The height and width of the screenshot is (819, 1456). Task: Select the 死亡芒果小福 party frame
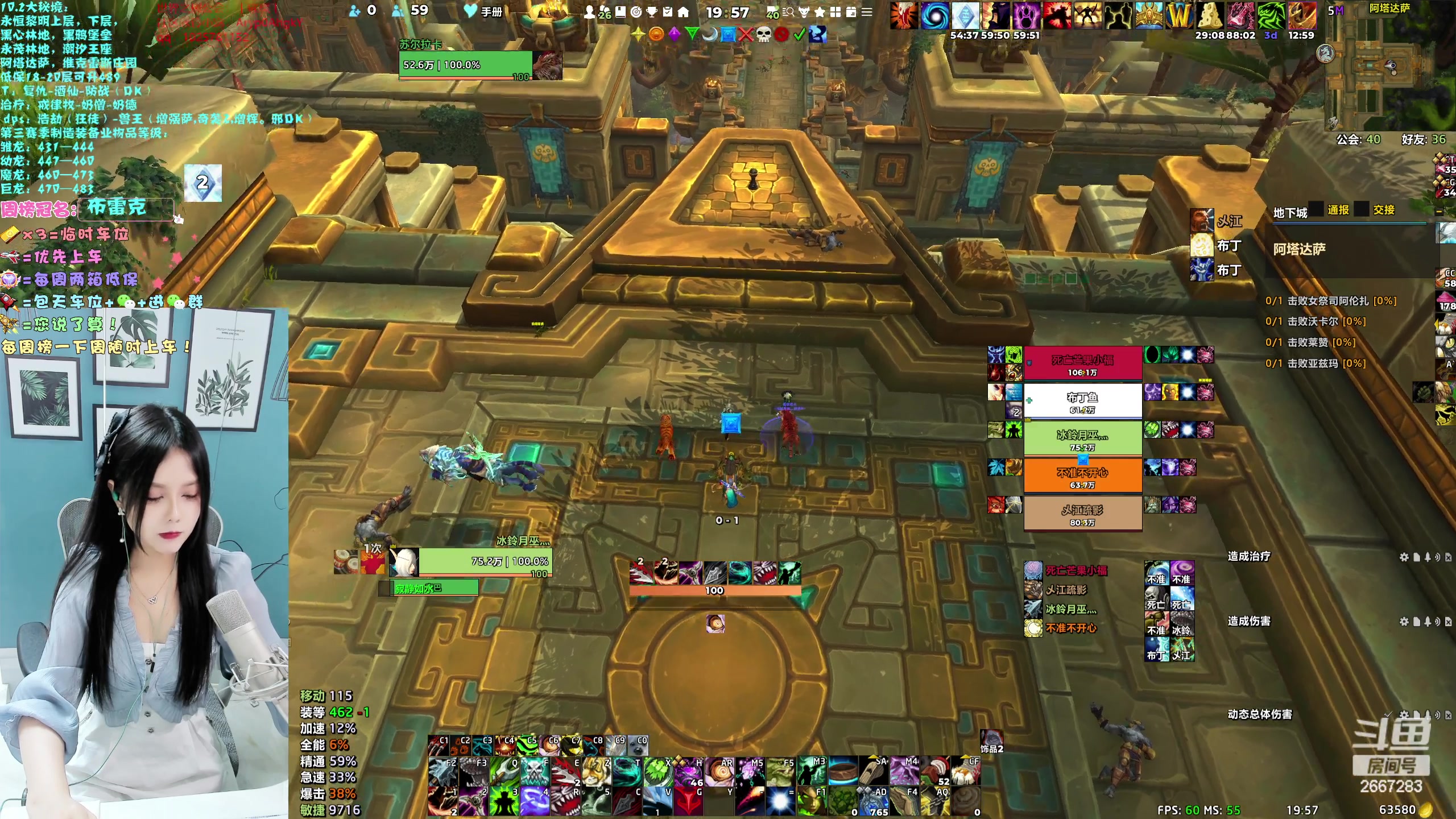pyautogui.click(x=1082, y=364)
